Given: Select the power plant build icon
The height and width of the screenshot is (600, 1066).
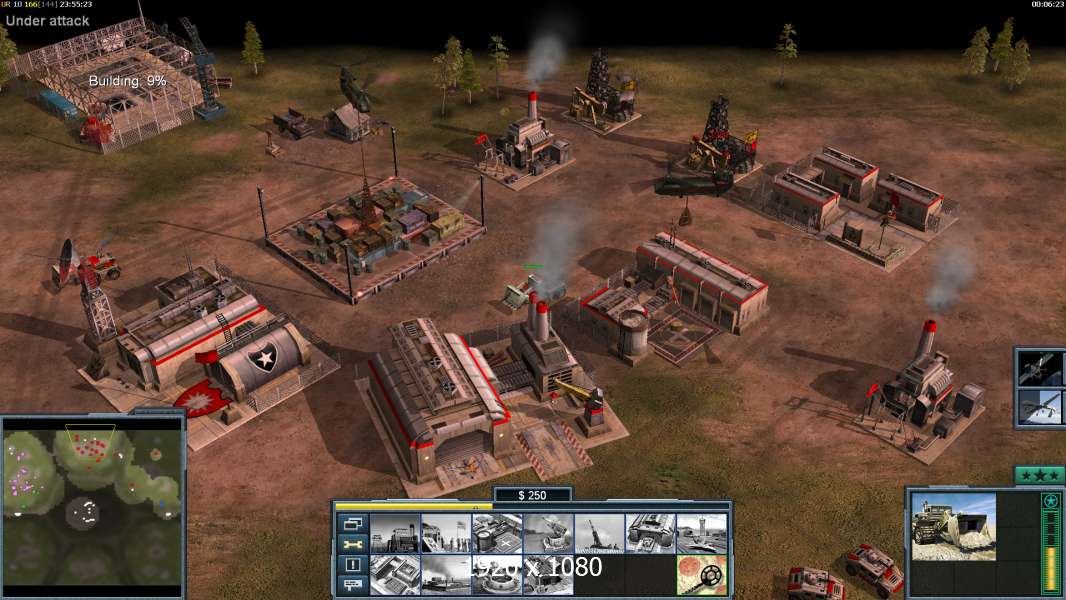Looking at the screenshot, I should (395, 533).
